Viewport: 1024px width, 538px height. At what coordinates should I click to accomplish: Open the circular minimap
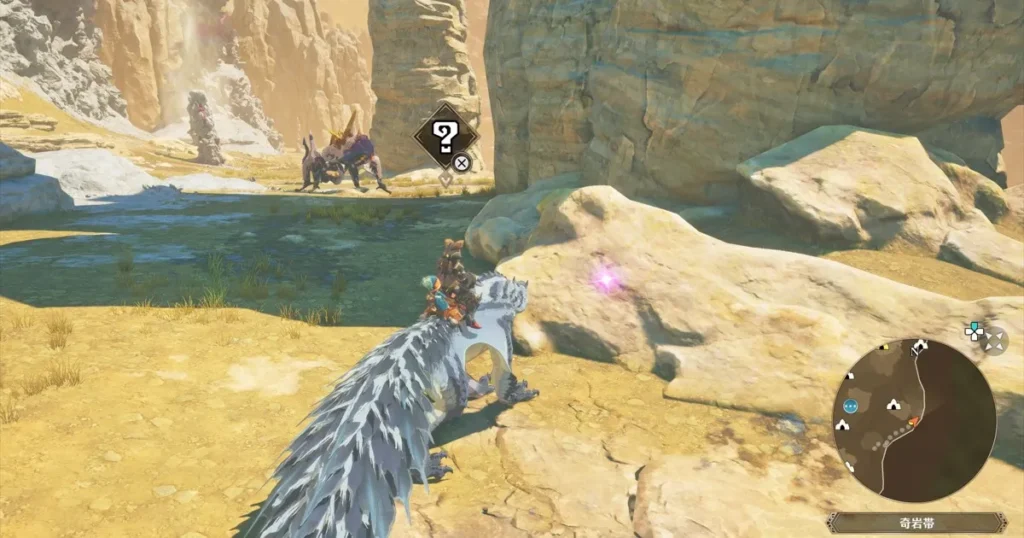(913, 420)
